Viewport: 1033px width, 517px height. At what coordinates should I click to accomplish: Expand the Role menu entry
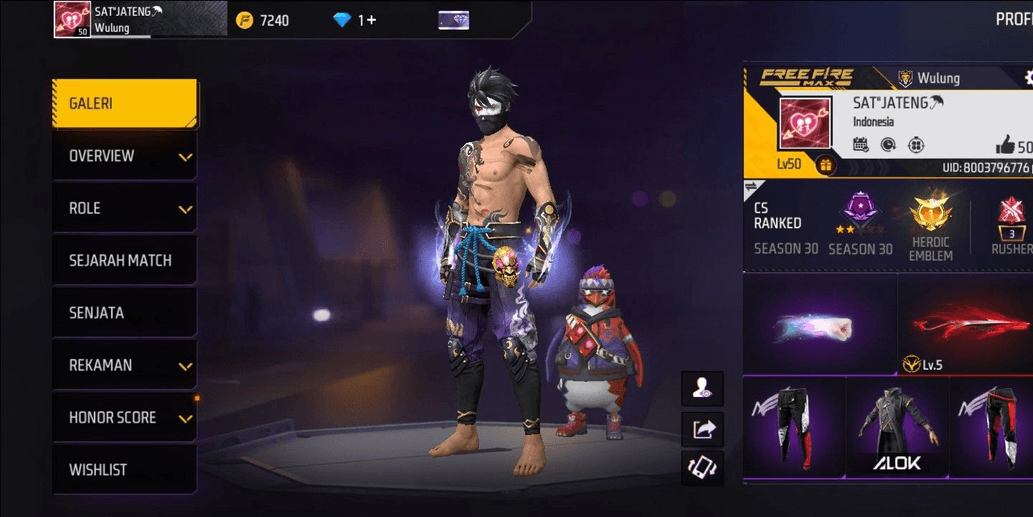click(124, 208)
